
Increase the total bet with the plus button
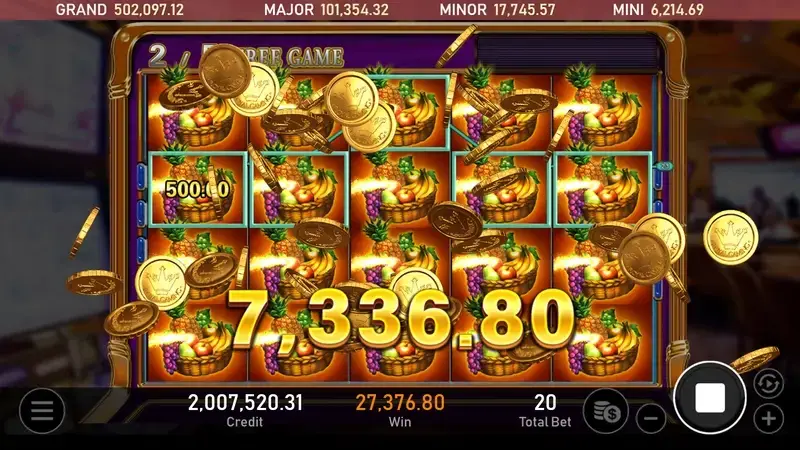[768, 418]
